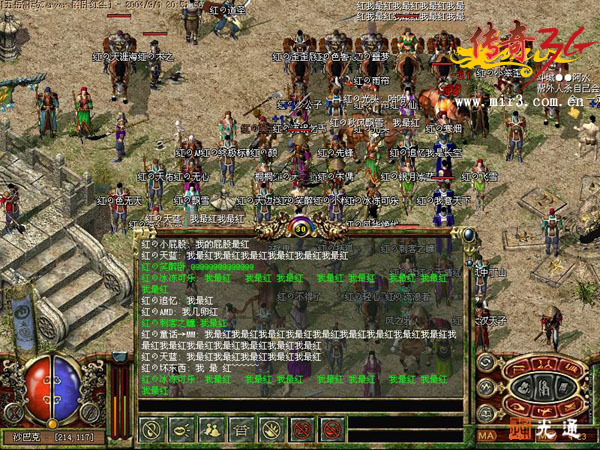
Task: Focus the chat input bar under the log
Action: 300,404
